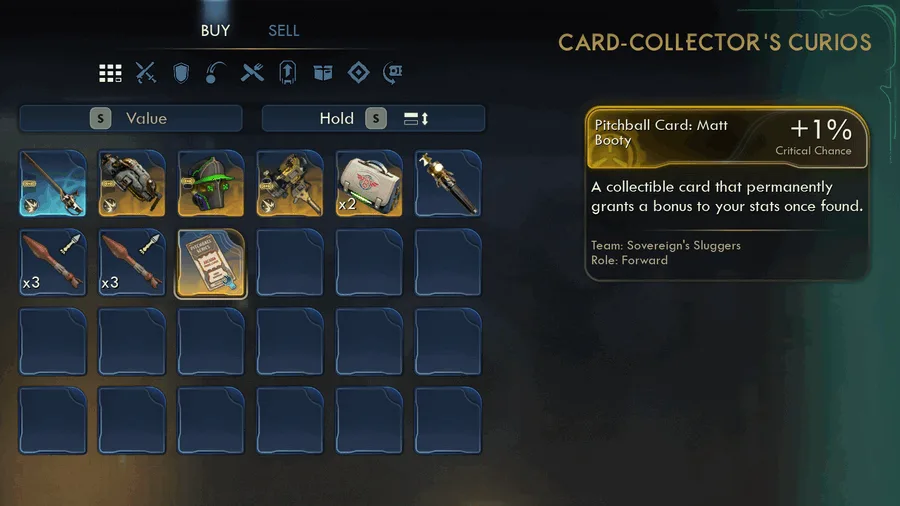Open the BUY tab
Viewport: 900px width, 506px height.
(215, 30)
